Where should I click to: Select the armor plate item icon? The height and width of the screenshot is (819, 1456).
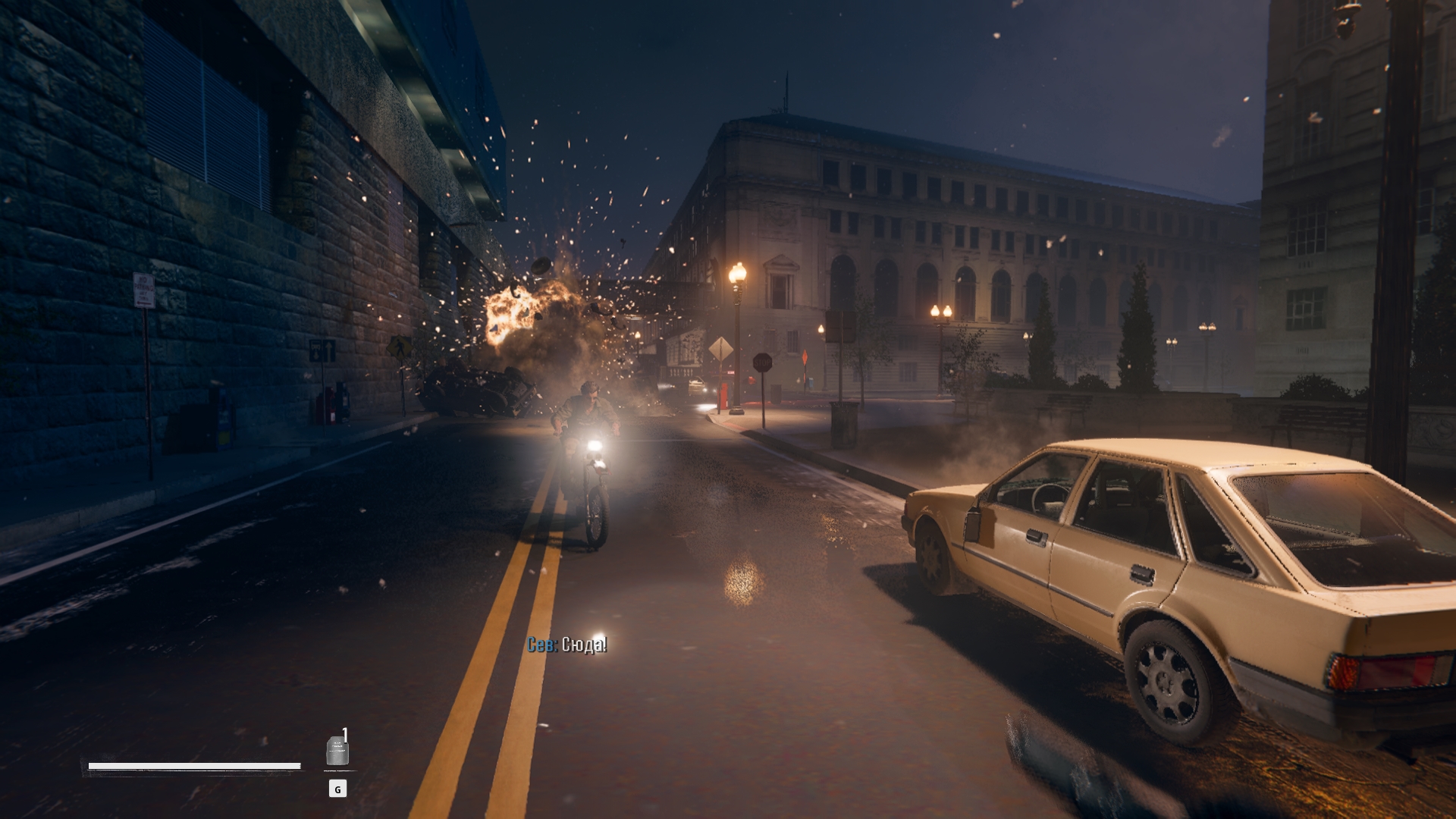coord(337,751)
